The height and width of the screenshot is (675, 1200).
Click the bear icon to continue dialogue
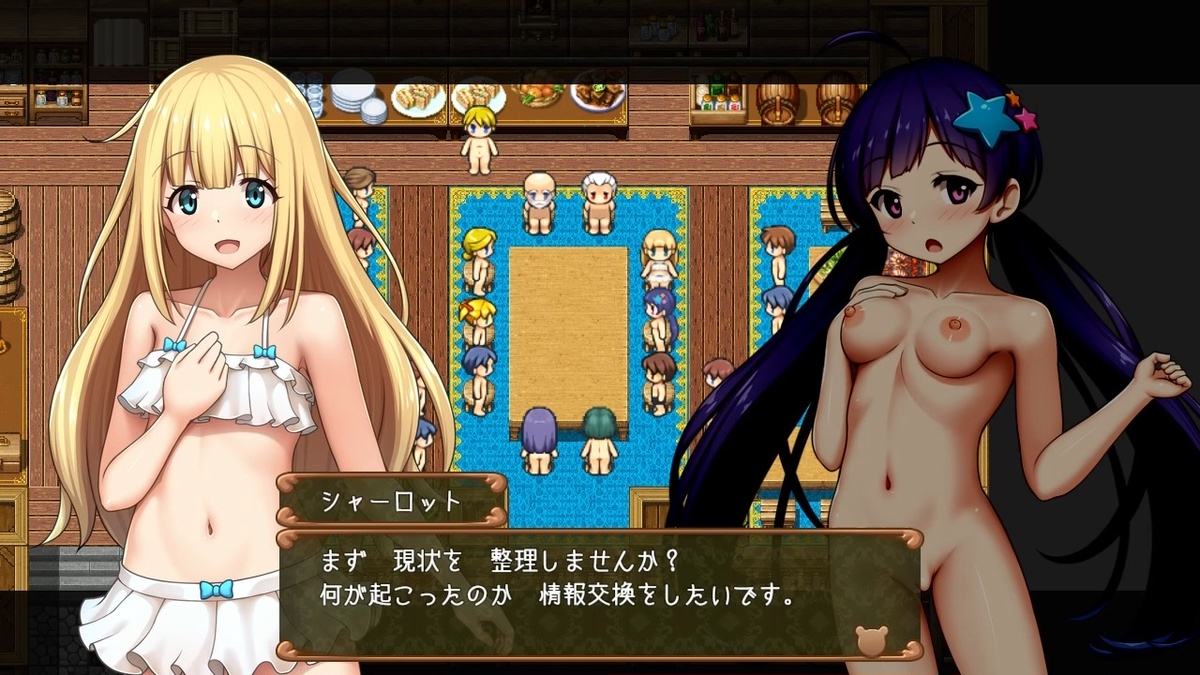tap(872, 639)
